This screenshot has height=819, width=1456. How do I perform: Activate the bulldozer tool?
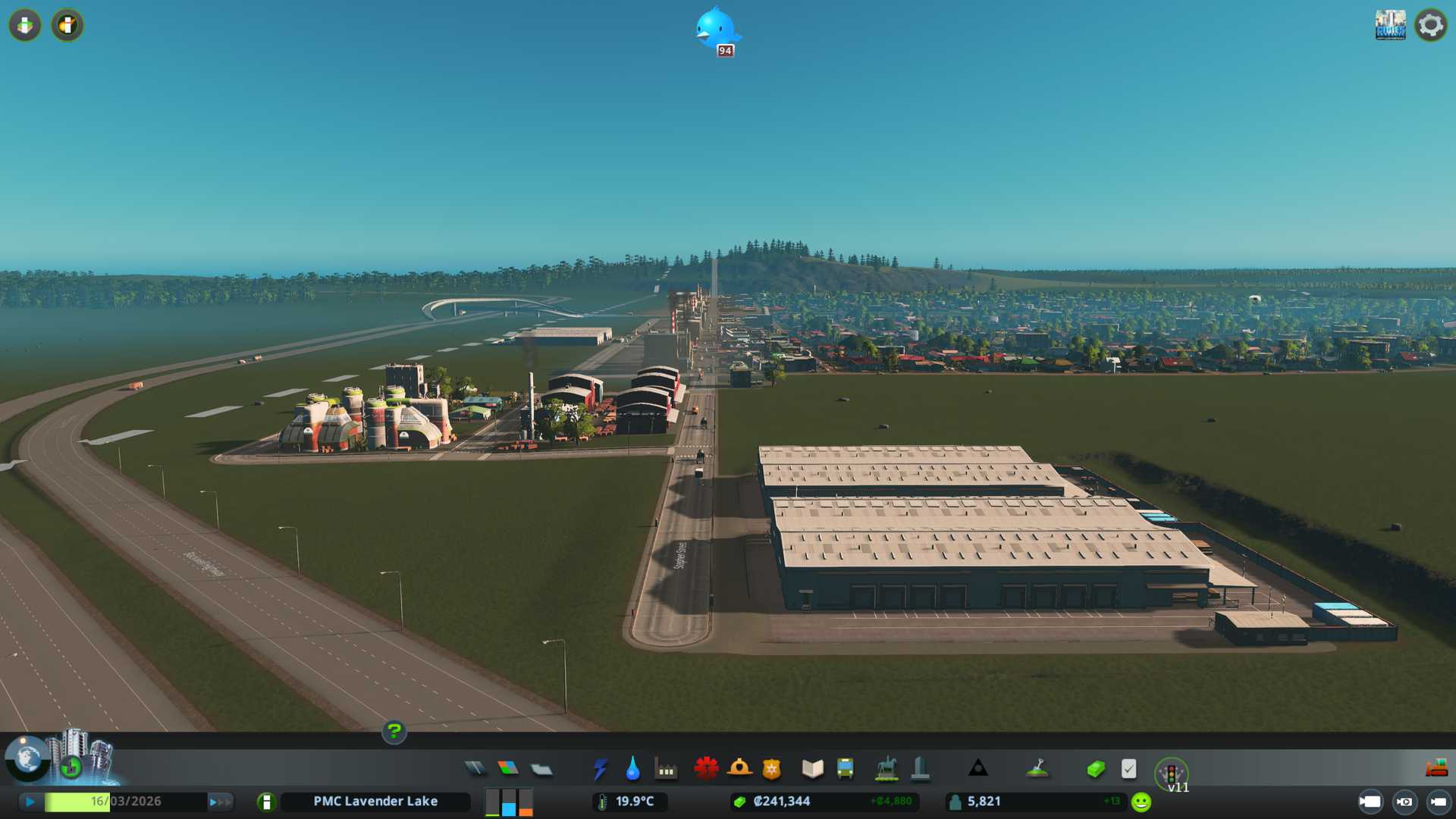[x=1436, y=769]
